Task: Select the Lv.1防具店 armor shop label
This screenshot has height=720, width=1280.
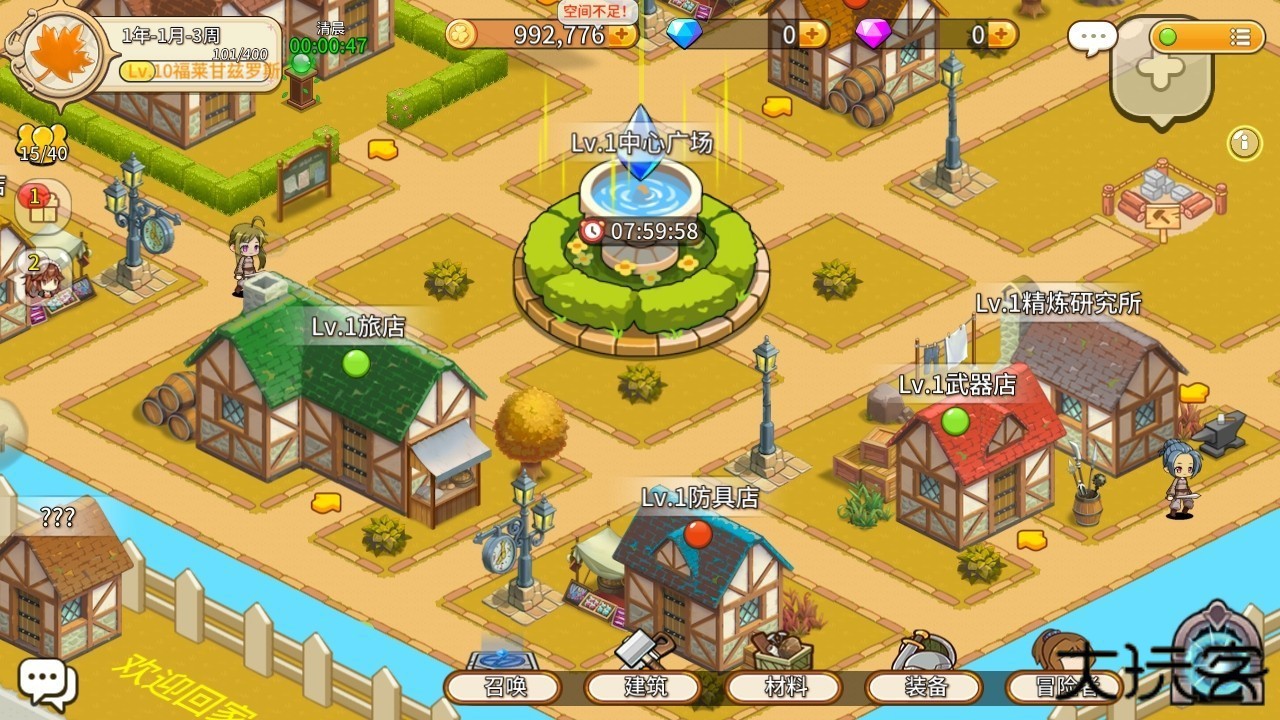Action: coord(700,497)
